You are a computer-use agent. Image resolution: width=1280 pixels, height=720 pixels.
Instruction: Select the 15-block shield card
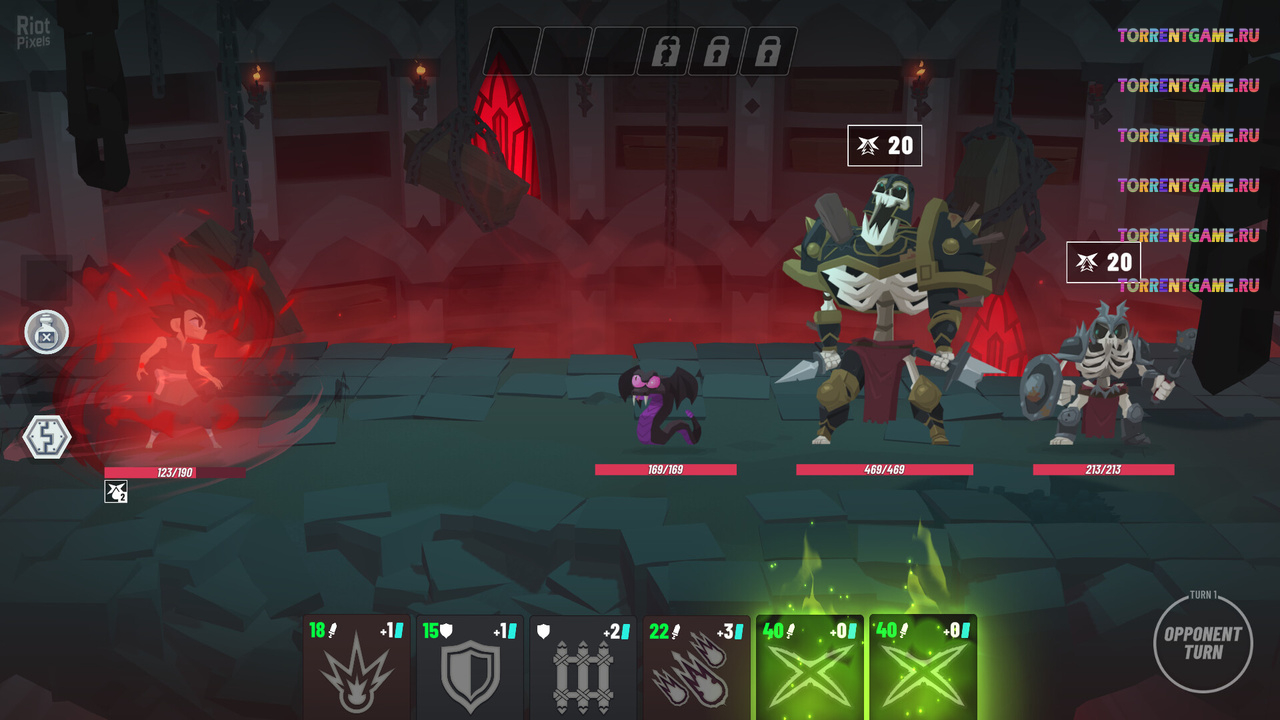pos(470,668)
